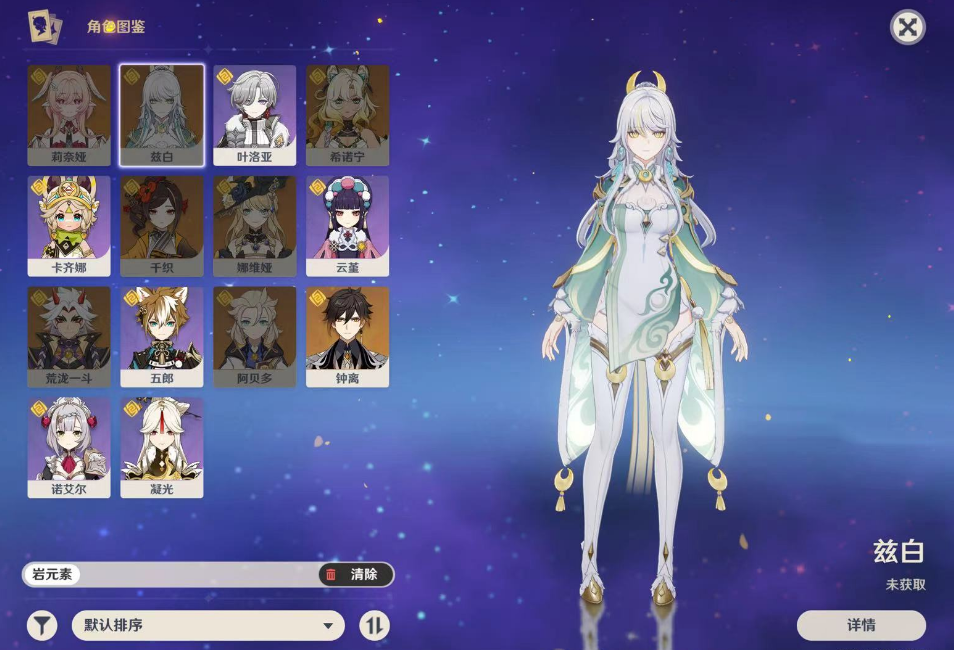Select the 阿贝多 character card
This screenshot has width=954, height=650.
coord(254,337)
